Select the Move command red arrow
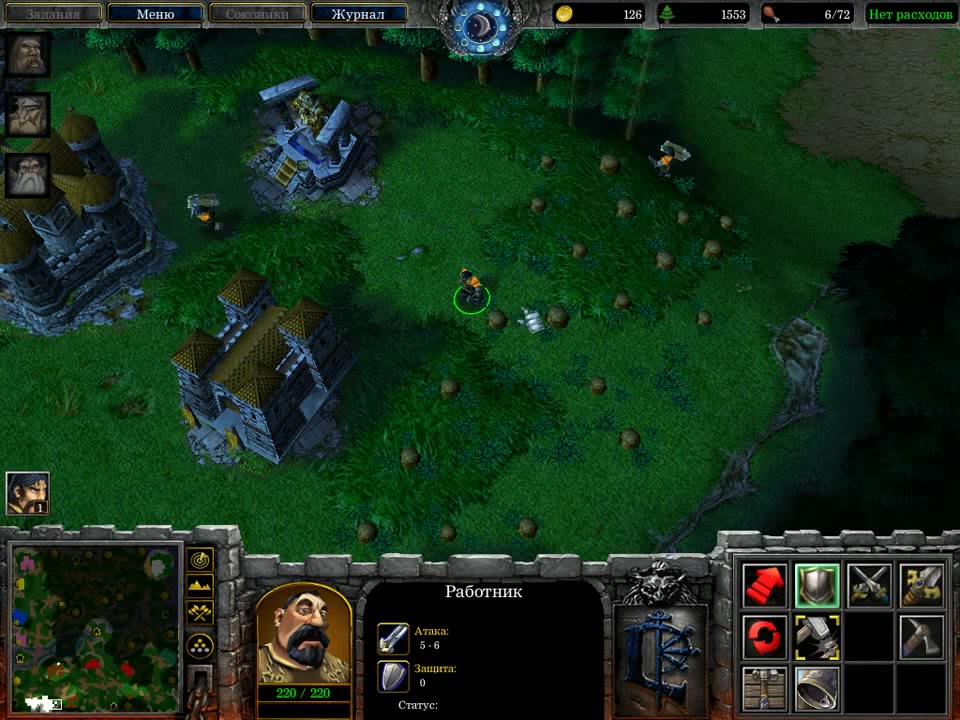Viewport: 960px width, 720px height. [764, 586]
